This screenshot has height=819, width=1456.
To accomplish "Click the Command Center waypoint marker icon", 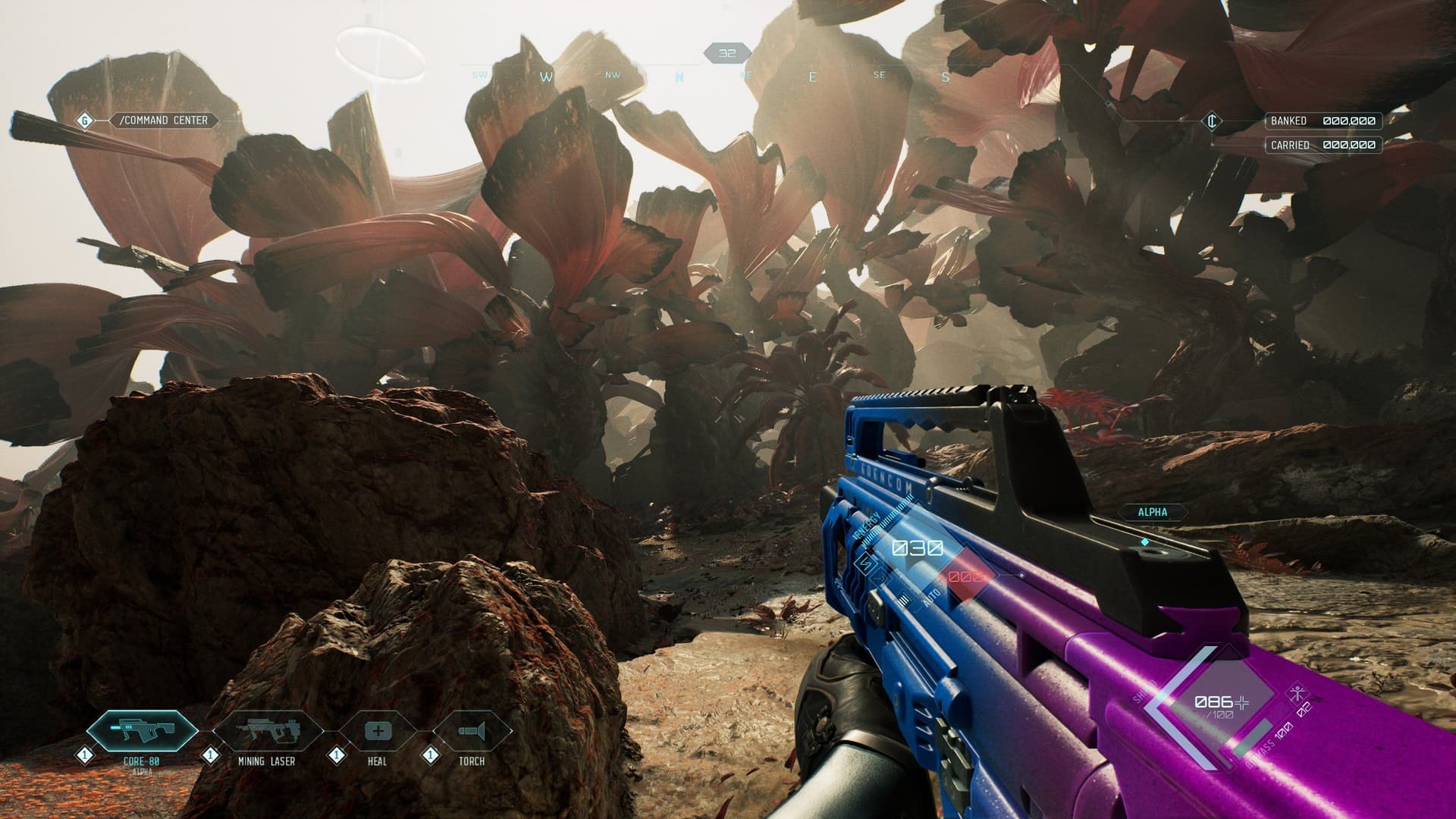I will [83, 120].
